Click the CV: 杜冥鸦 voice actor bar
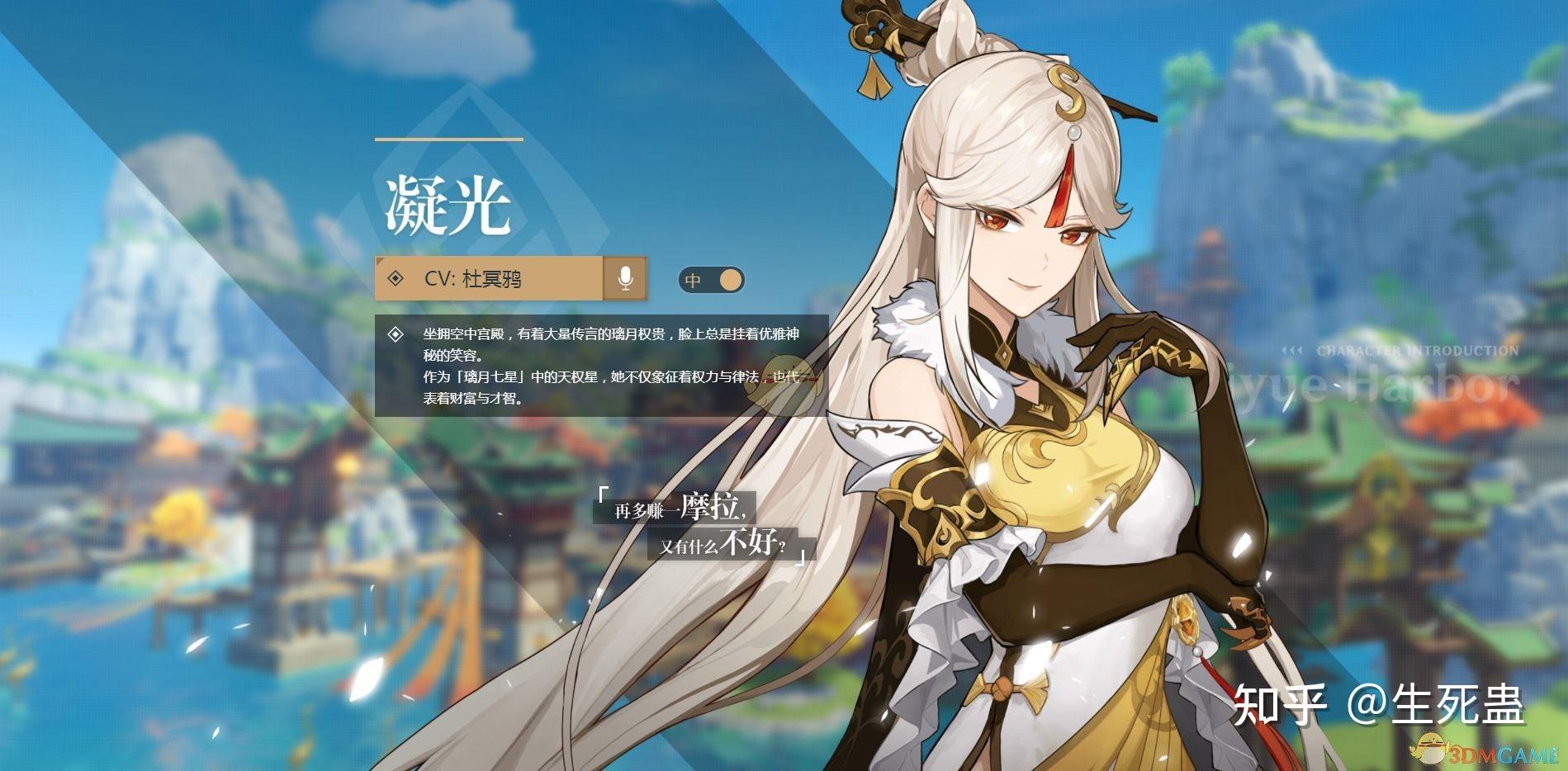 [489, 279]
